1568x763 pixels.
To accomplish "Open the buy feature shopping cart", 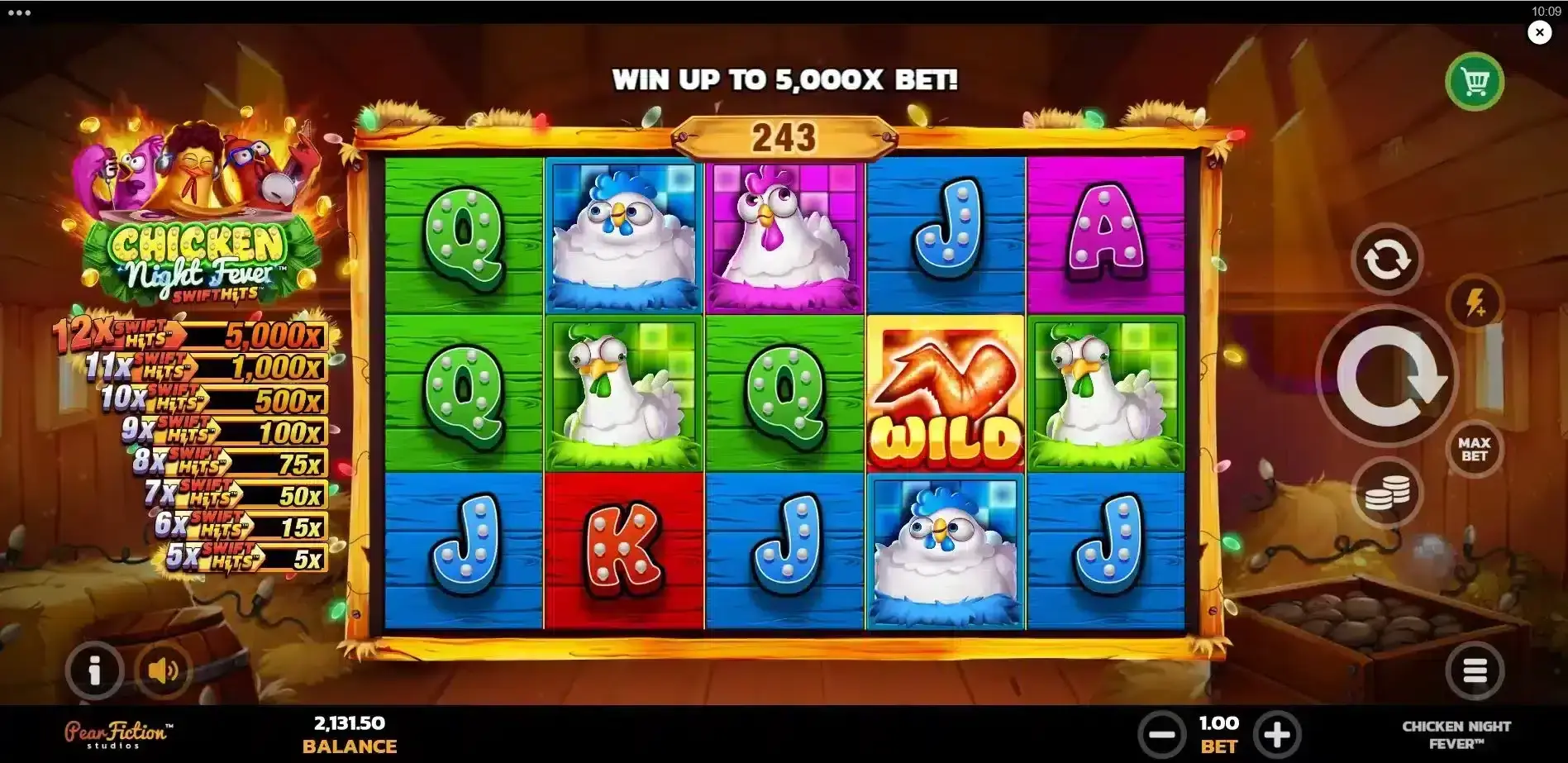I will [1475, 83].
